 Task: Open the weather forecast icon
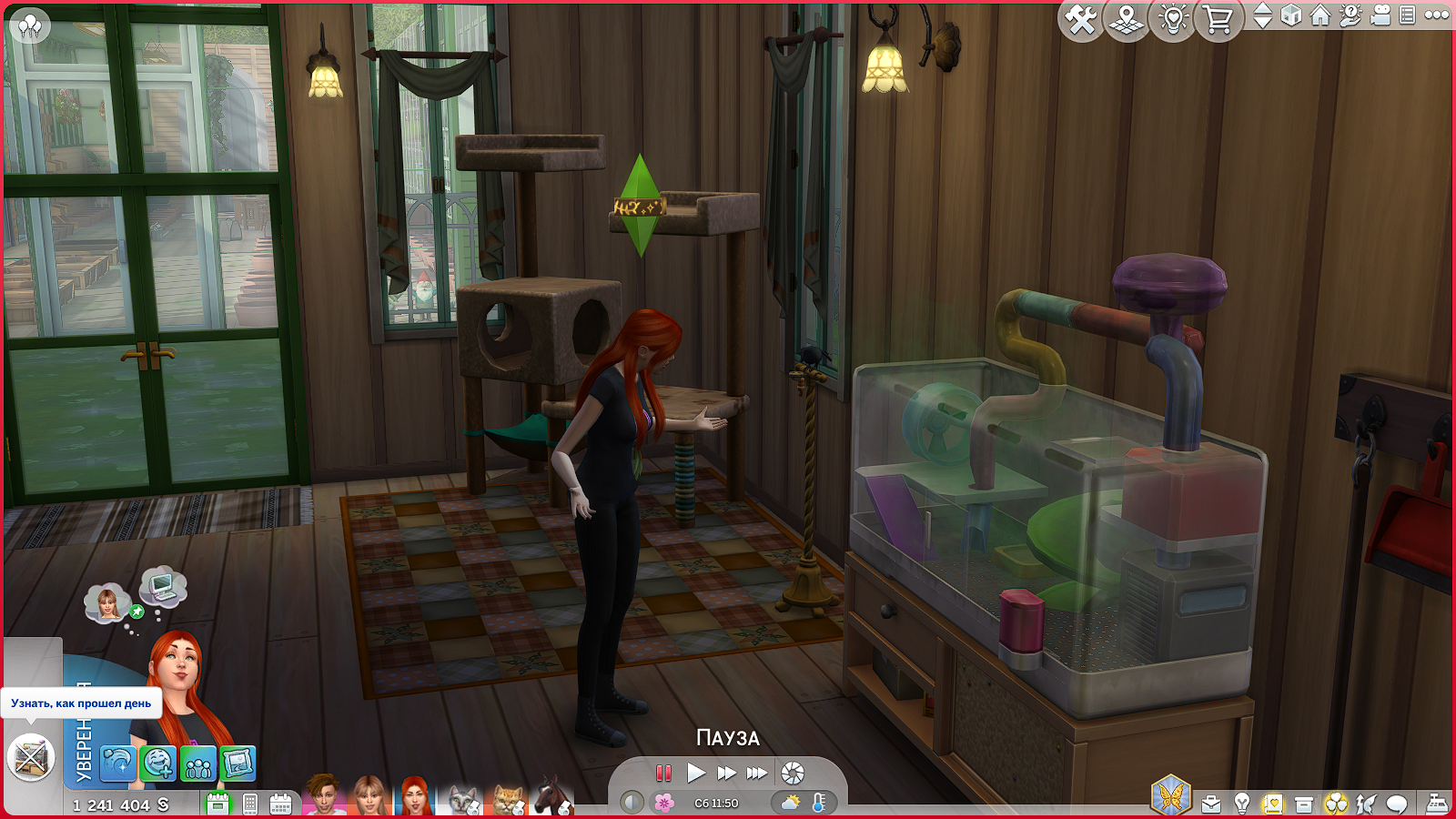[790, 803]
